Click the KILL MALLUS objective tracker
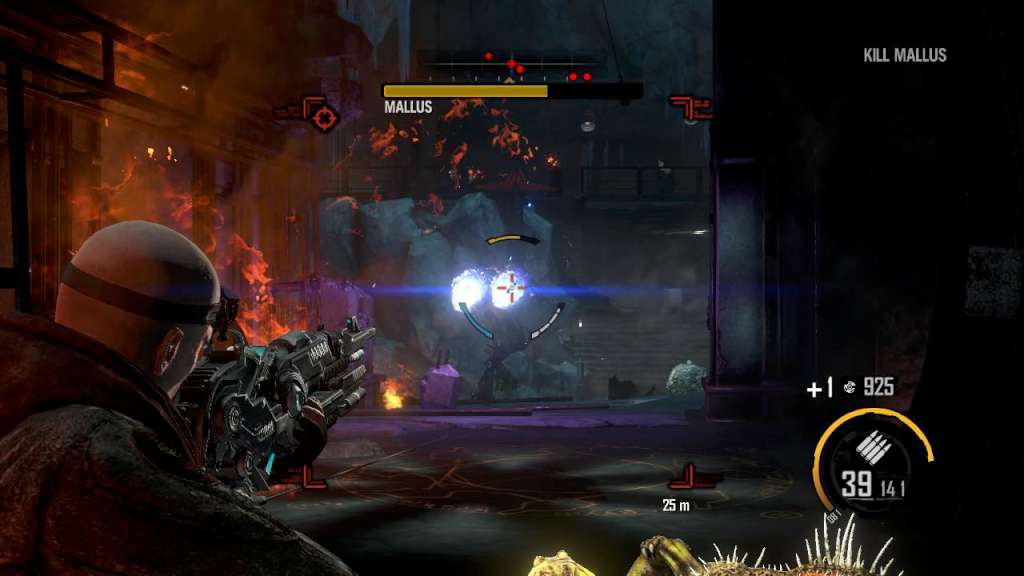1024x576 pixels. 904,55
